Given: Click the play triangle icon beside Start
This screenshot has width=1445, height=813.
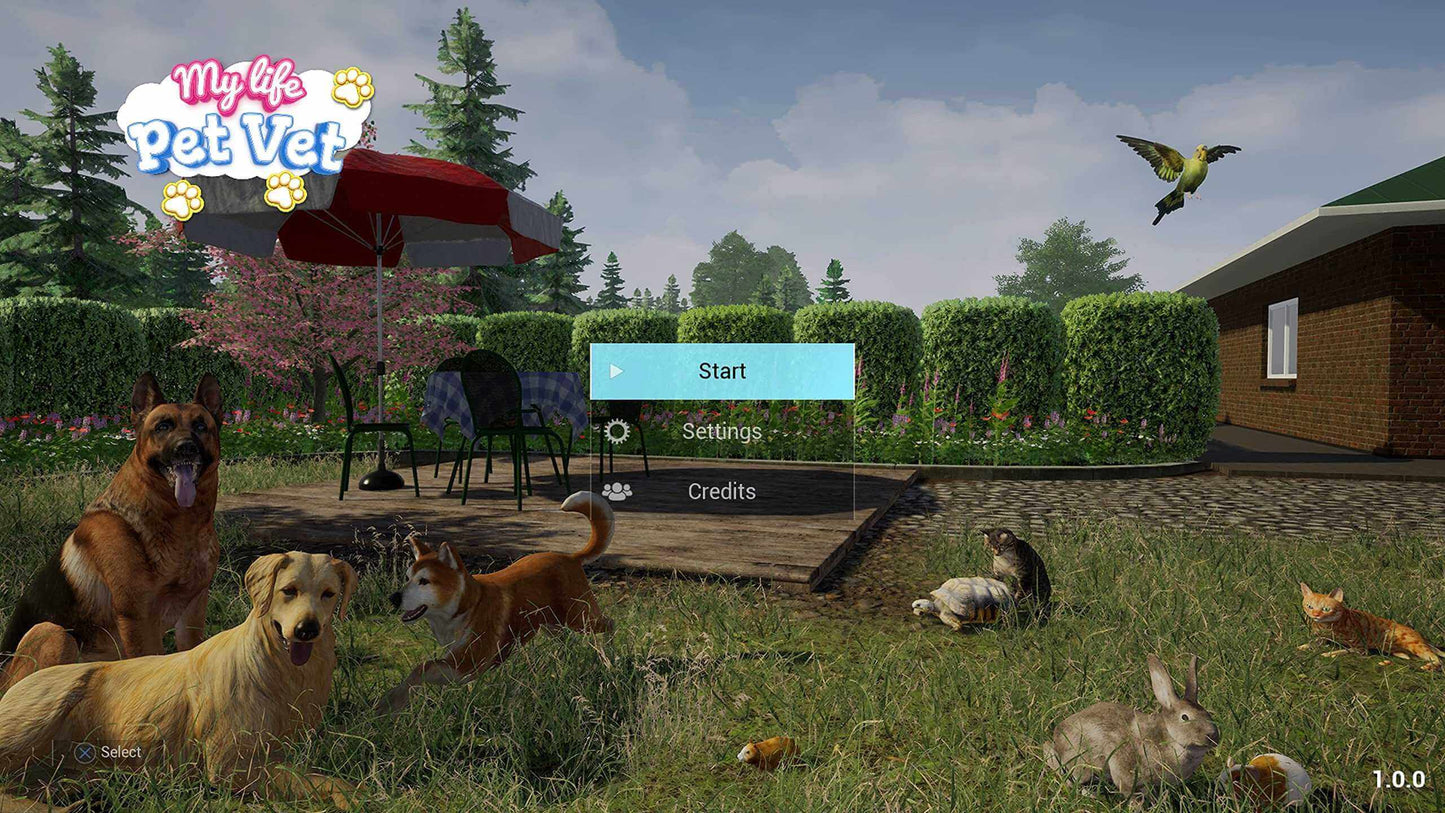Looking at the screenshot, I should tap(617, 371).
